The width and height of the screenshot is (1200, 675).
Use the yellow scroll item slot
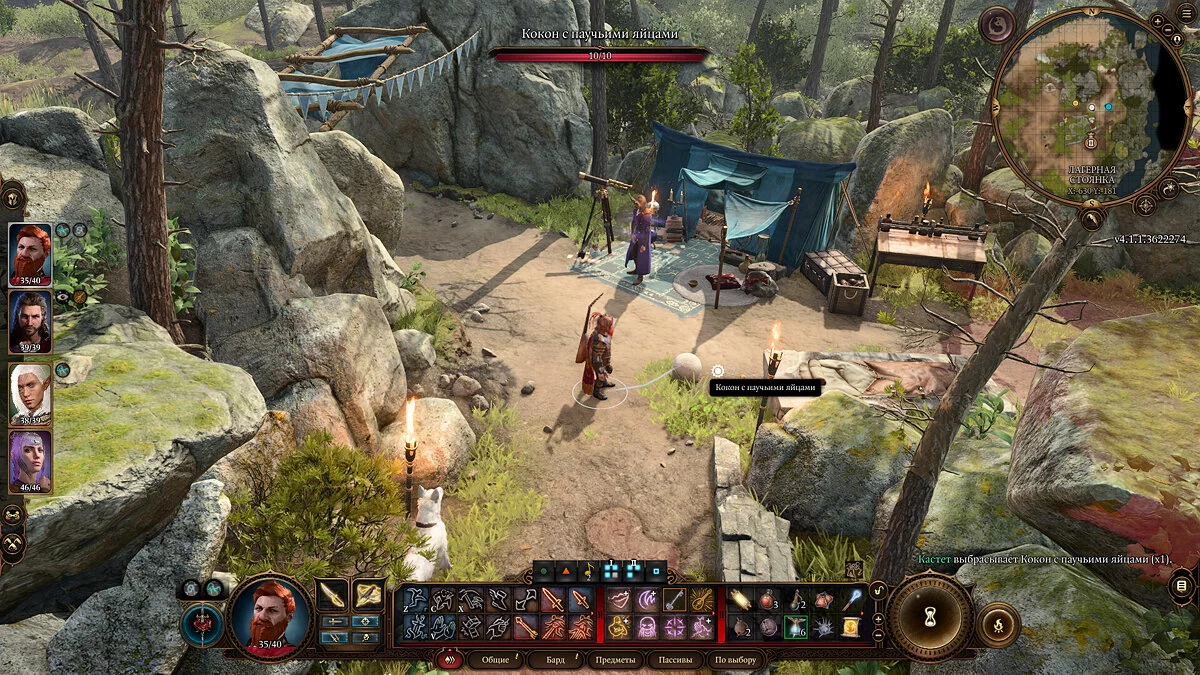[852, 627]
